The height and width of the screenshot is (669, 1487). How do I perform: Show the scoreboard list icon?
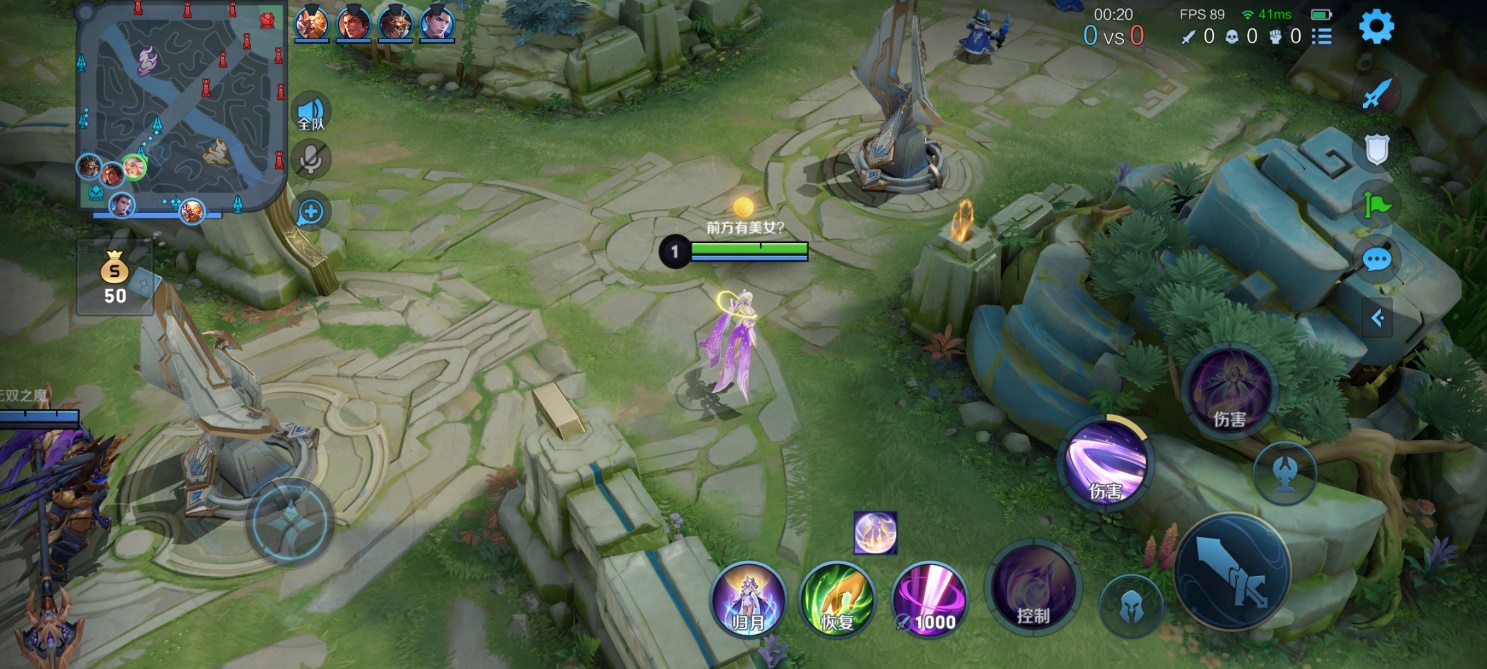click(x=1322, y=37)
